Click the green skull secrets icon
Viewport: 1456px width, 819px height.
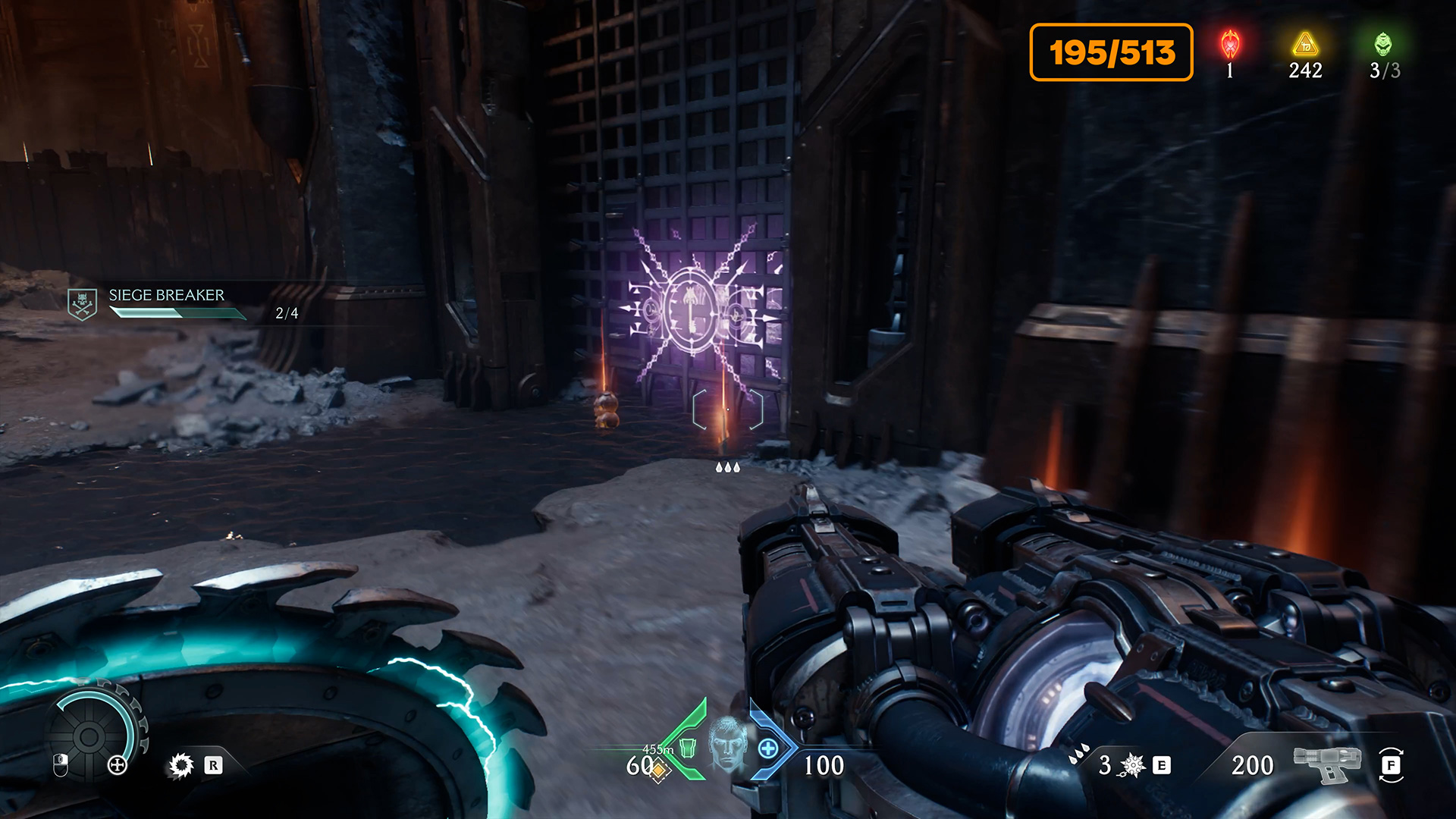(1383, 45)
